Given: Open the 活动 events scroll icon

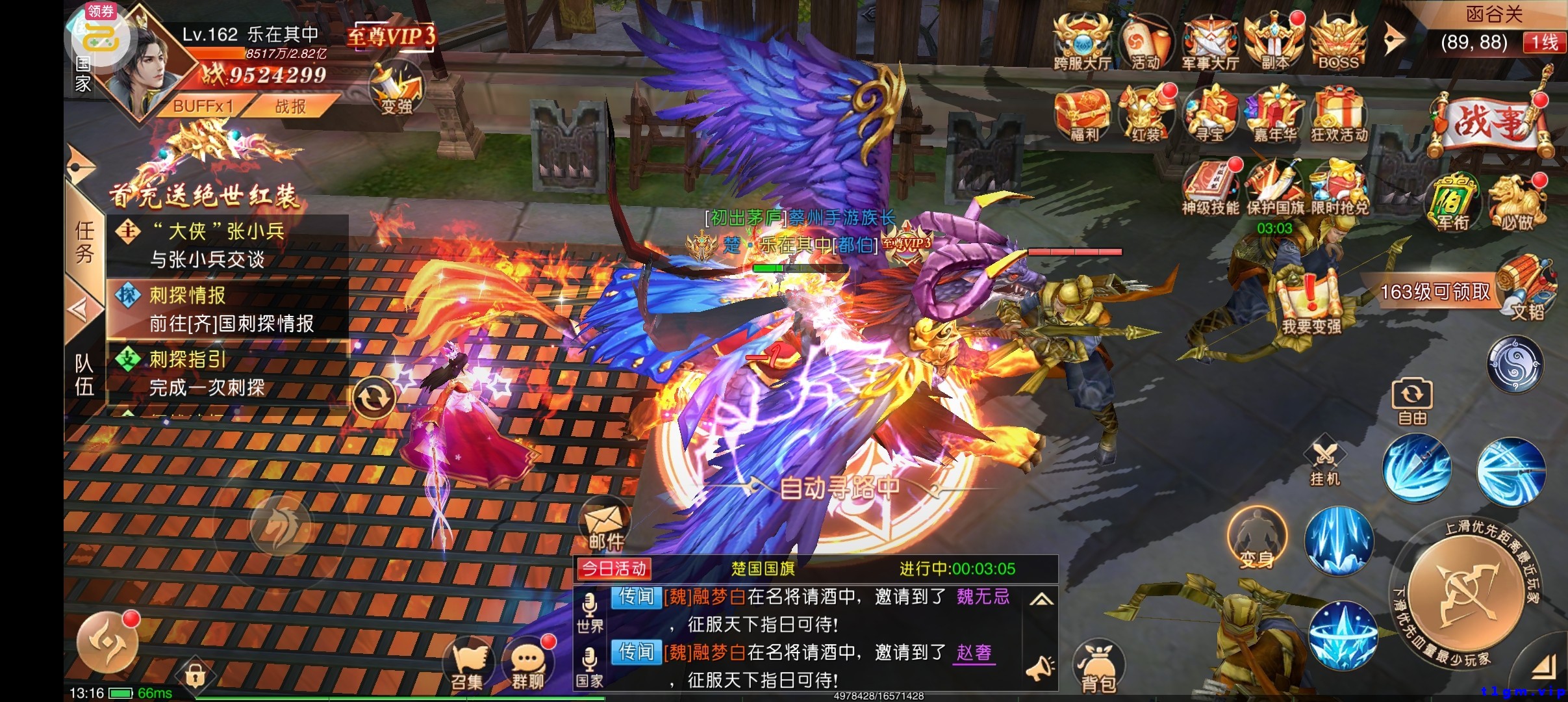Looking at the screenshot, I should pos(1146,42).
